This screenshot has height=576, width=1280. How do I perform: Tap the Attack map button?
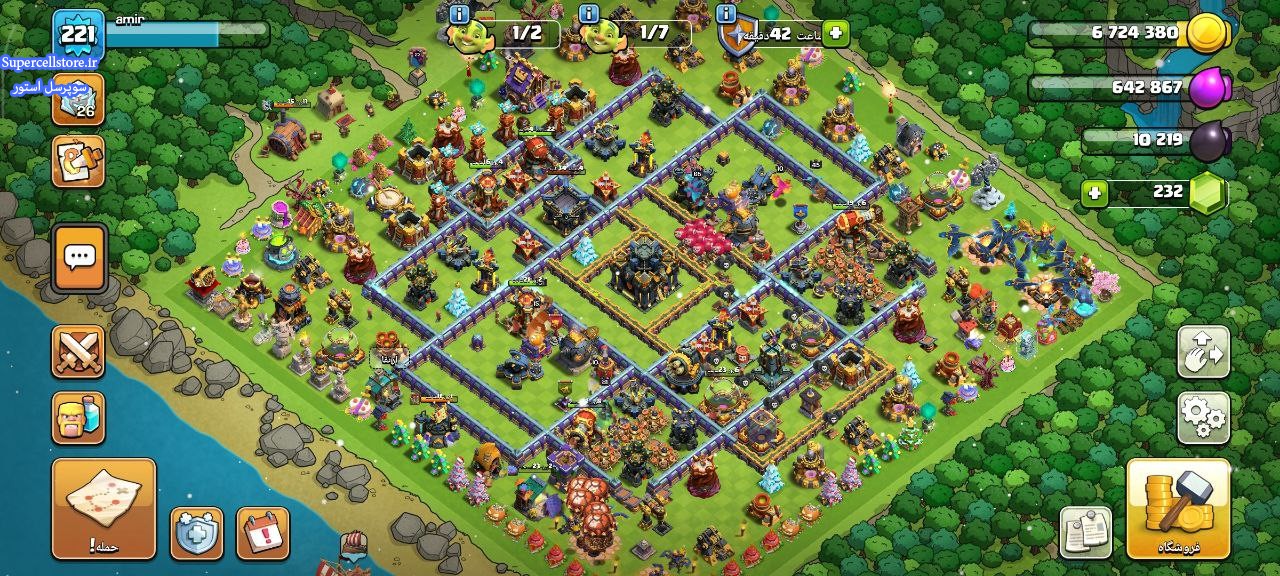click(104, 508)
